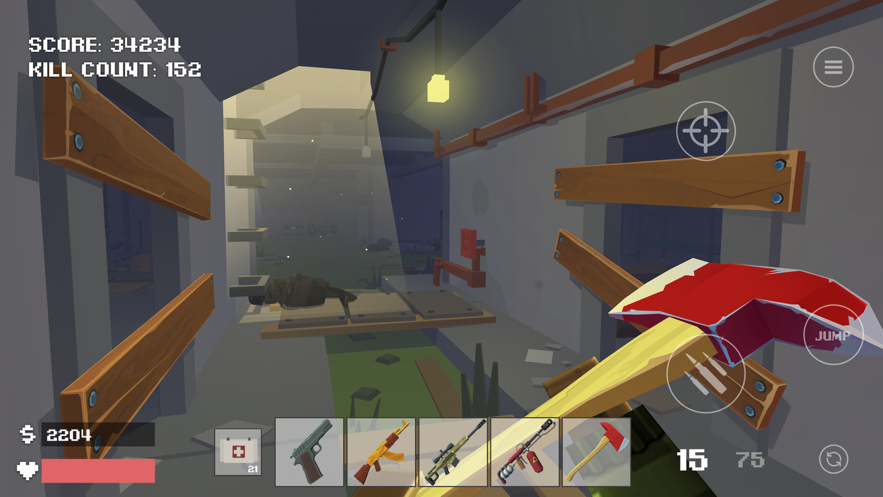Switch to the drum-magazine gun slot
The width and height of the screenshot is (883, 497).
pyautogui.click(x=525, y=452)
